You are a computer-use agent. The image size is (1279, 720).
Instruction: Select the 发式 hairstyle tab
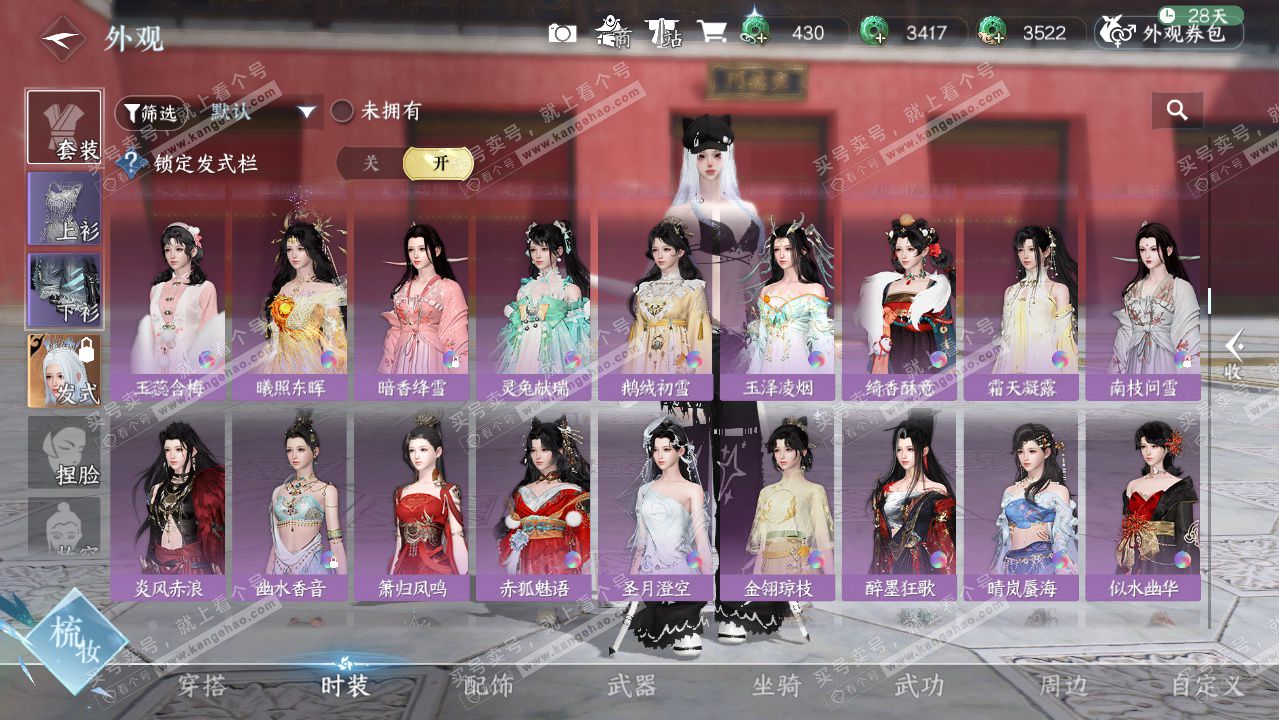point(65,371)
